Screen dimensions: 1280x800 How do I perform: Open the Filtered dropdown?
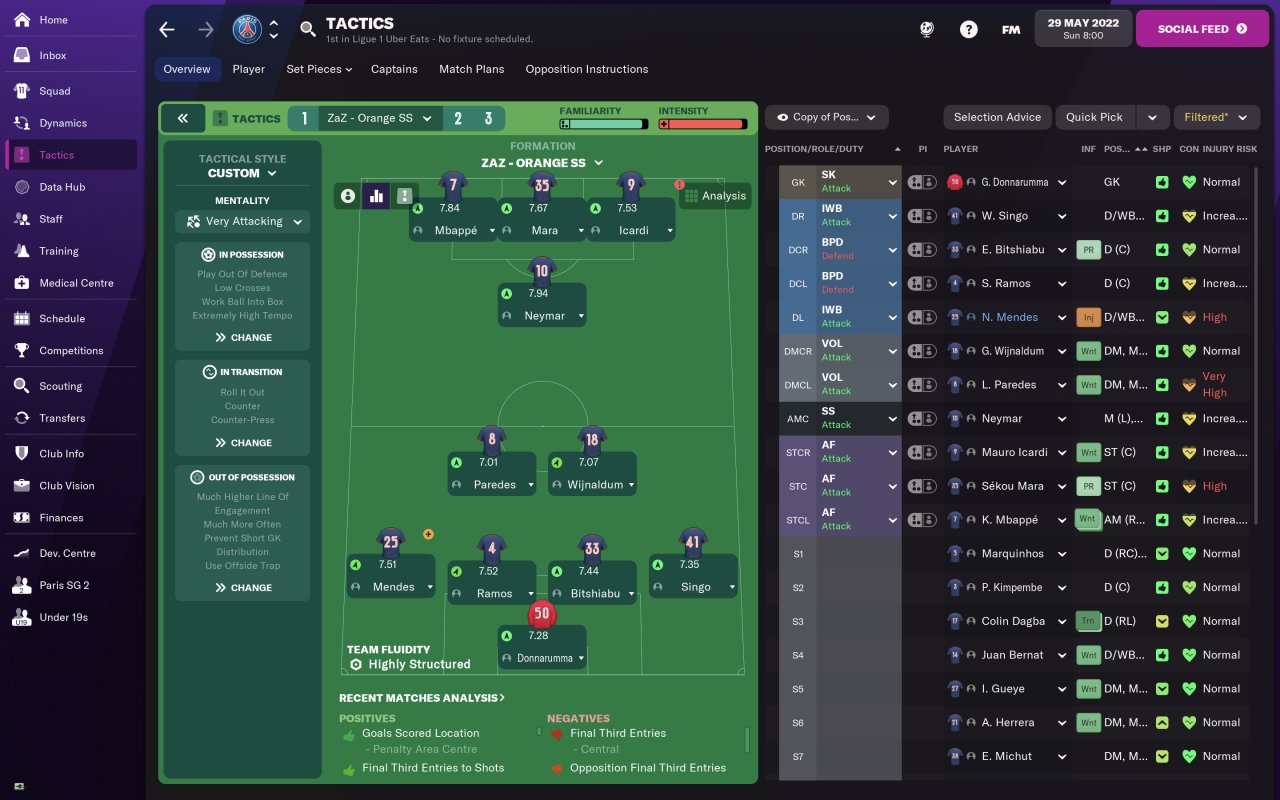(x=1215, y=117)
